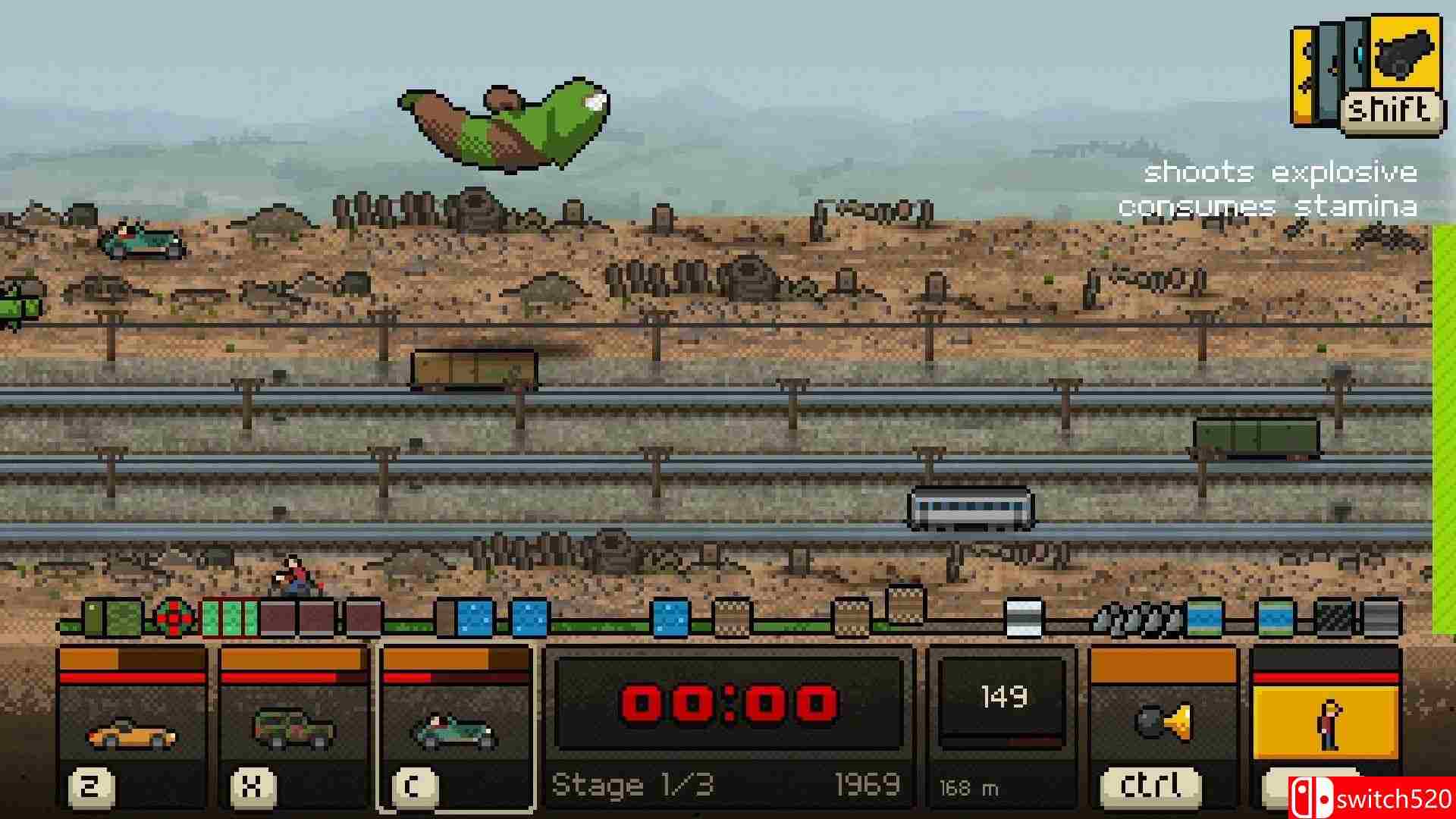The image size is (1456, 819).
Task: Click the green army truck vehicle icon
Action: point(292,728)
